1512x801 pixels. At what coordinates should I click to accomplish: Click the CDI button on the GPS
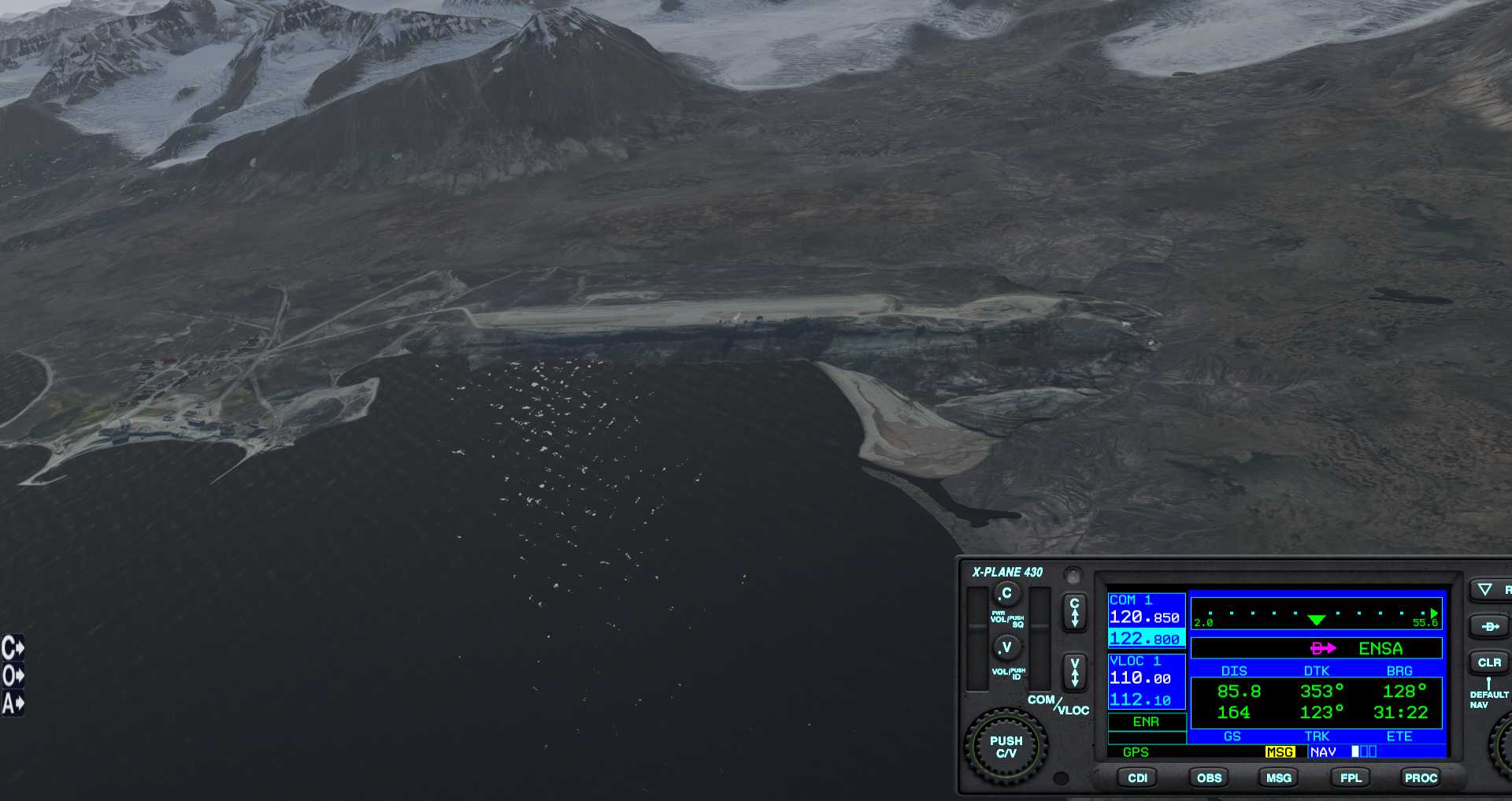point(1137,777)
